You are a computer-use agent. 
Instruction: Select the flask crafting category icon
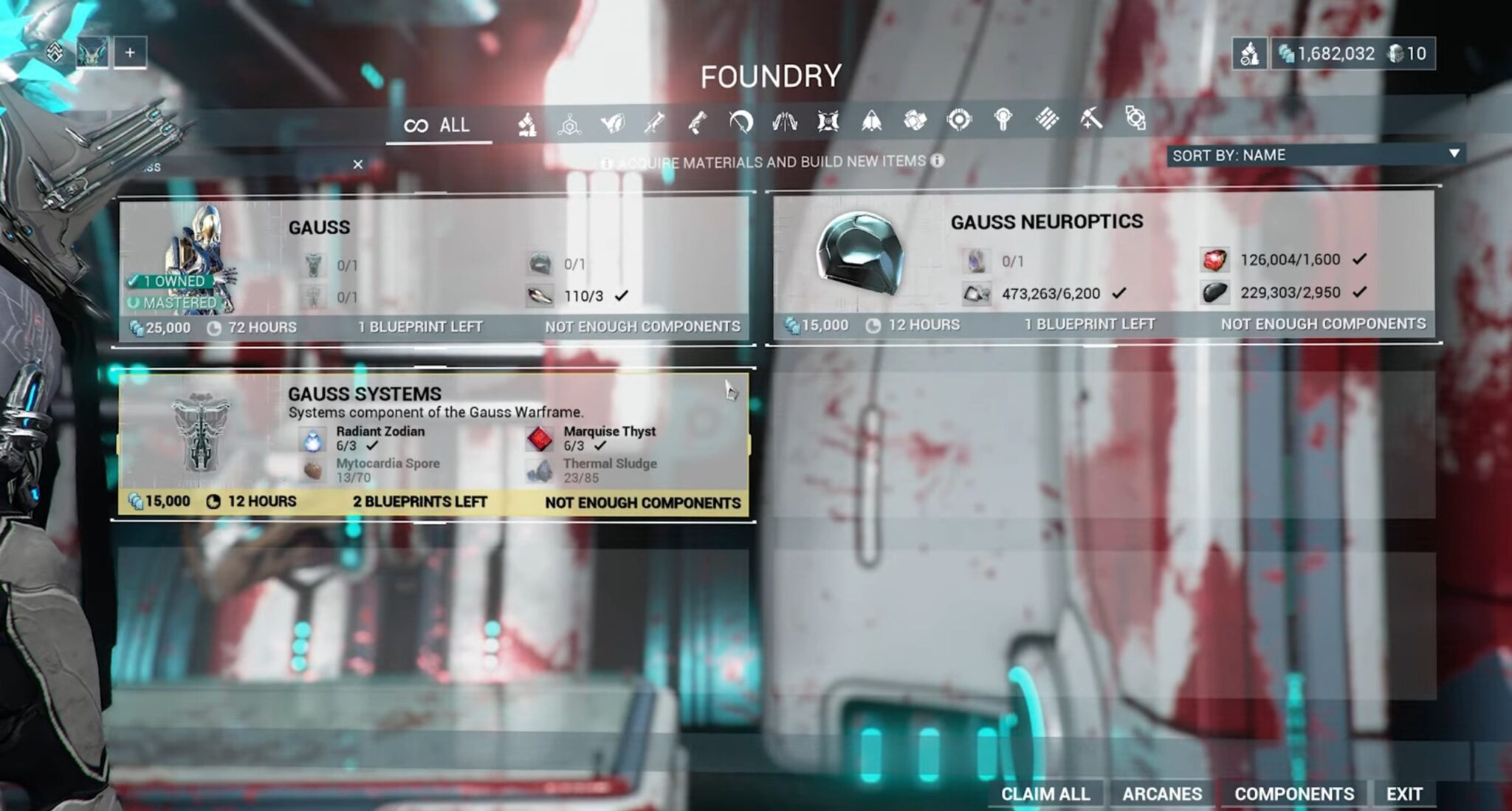pos(528,124)
